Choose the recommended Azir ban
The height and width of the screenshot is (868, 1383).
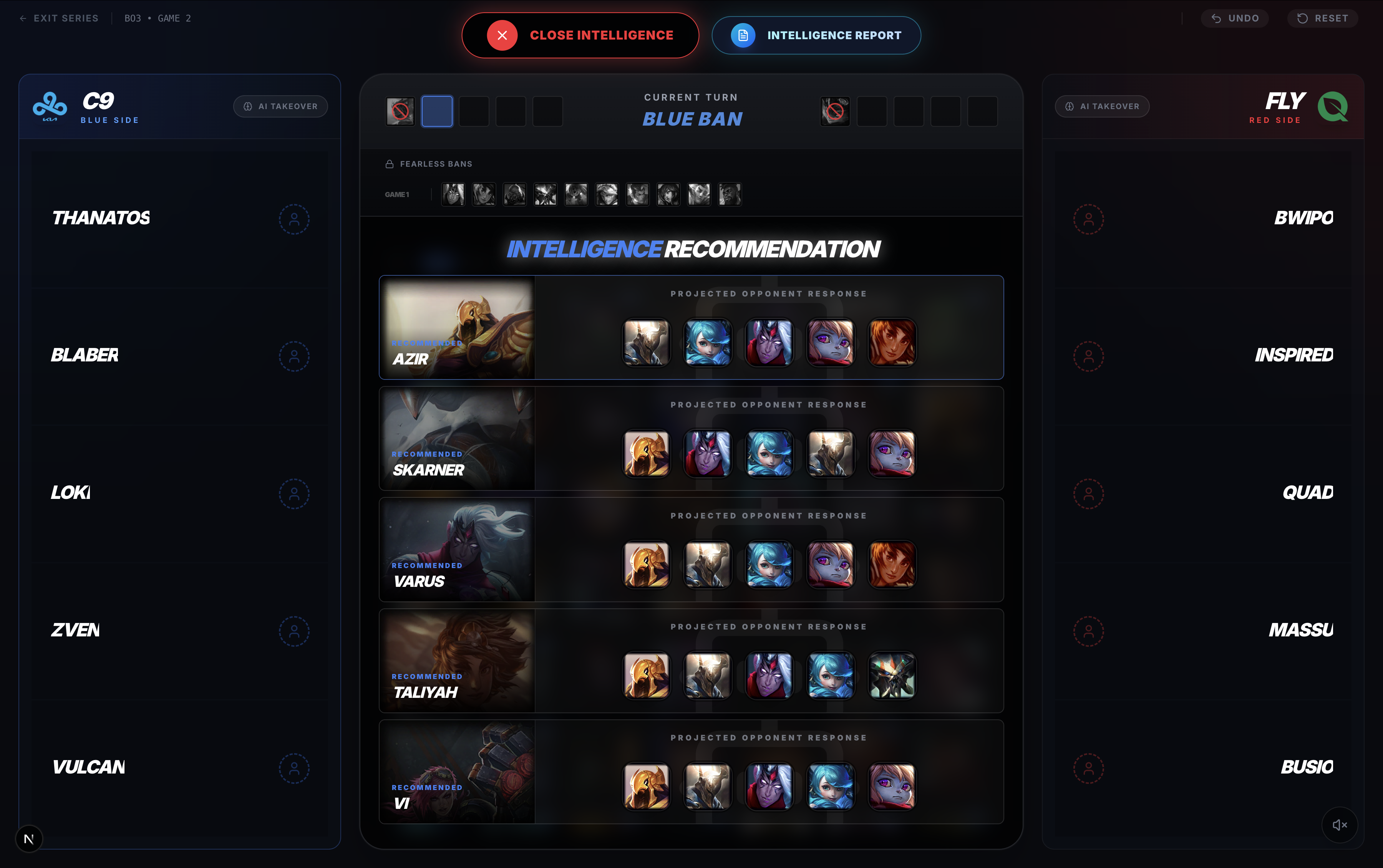457,327
